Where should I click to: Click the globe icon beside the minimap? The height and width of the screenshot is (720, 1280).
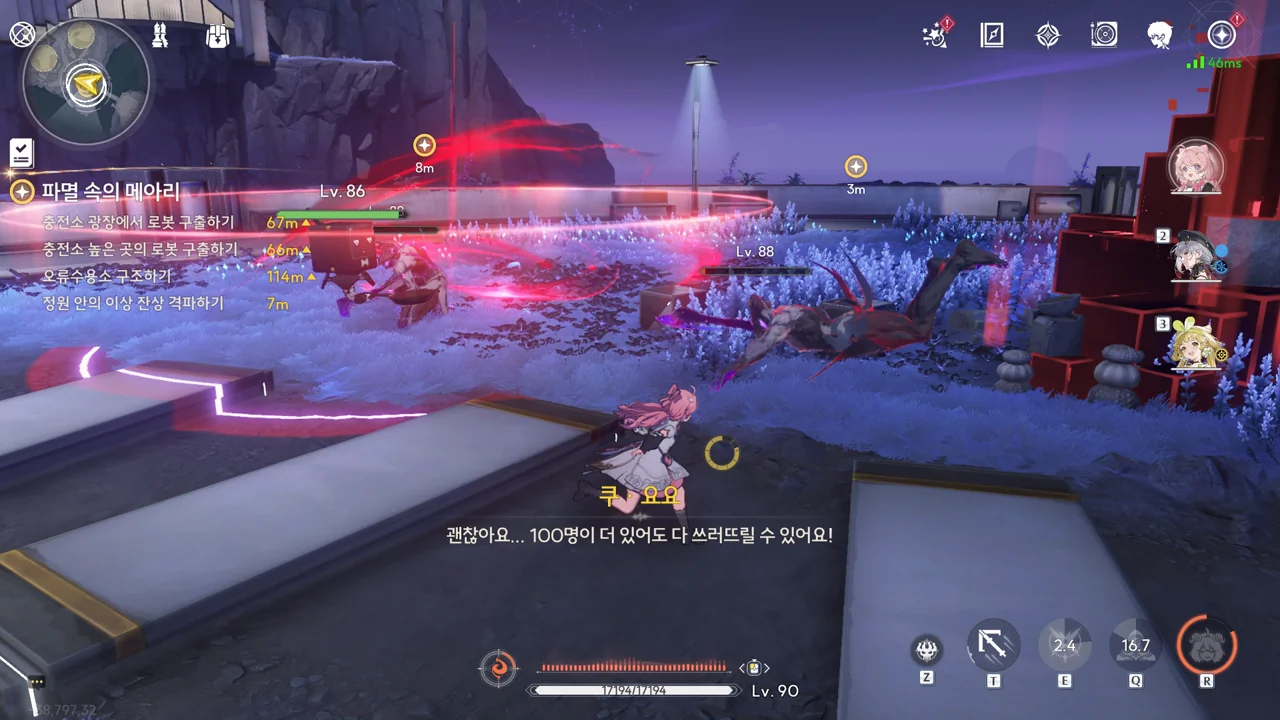coord(22,34)
